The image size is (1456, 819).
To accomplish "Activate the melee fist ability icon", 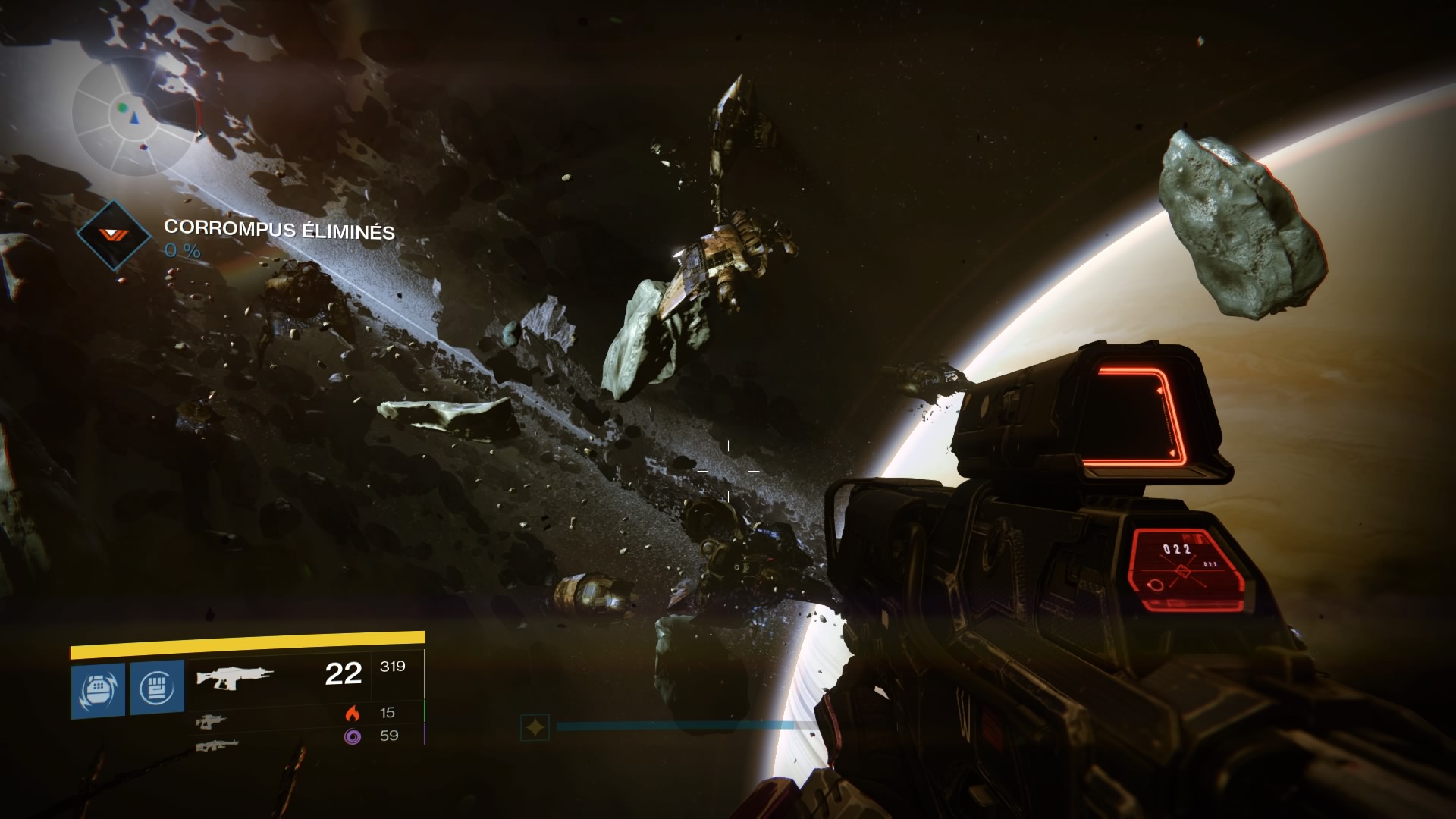I will point(157,687).
